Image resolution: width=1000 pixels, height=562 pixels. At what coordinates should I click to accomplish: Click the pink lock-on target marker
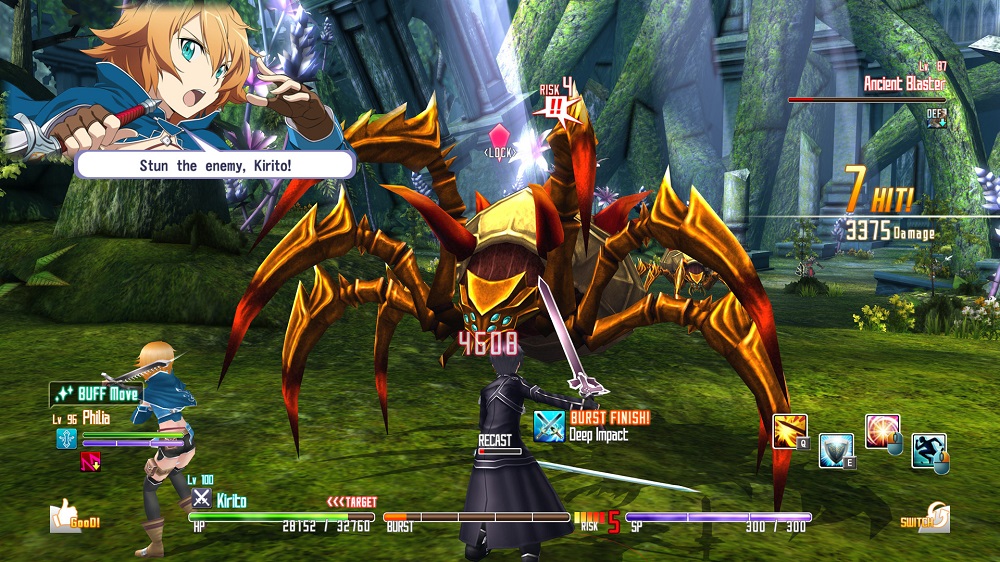click(499, 137)
